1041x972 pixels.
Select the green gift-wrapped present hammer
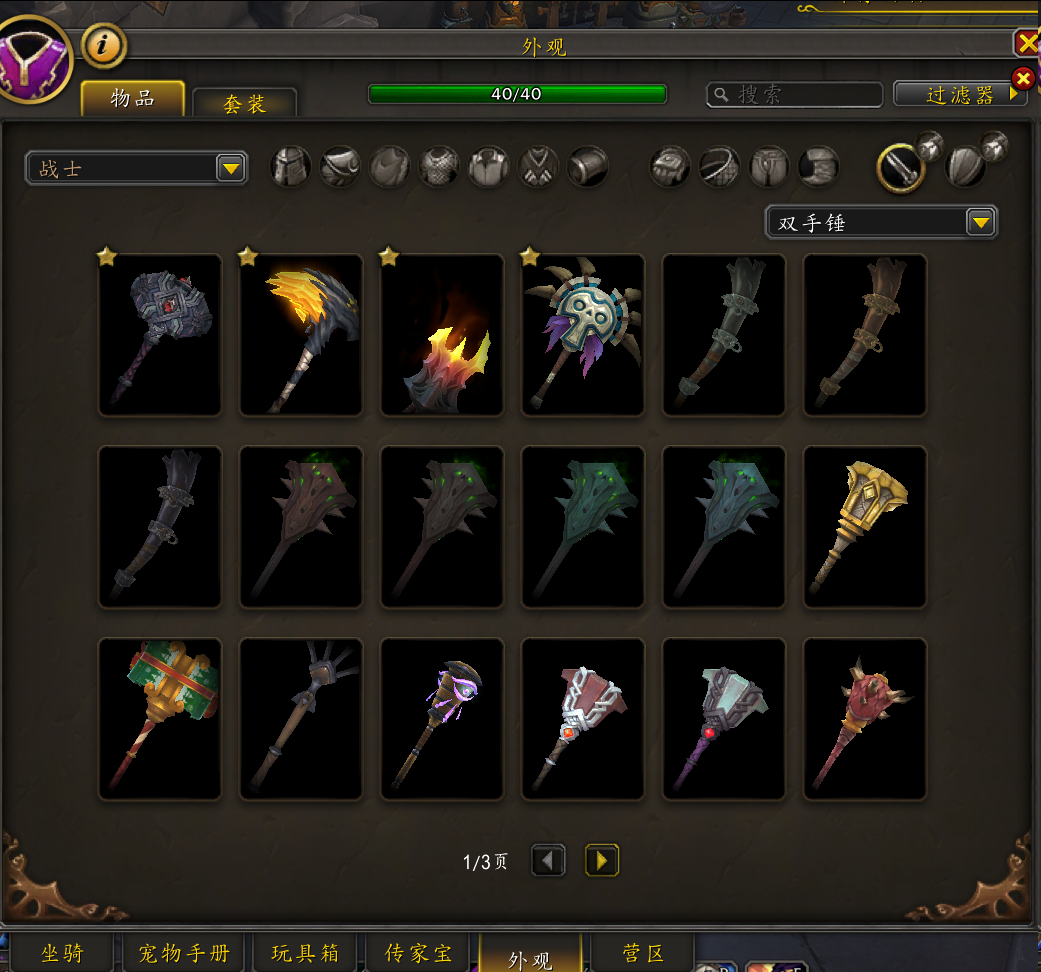160,719
